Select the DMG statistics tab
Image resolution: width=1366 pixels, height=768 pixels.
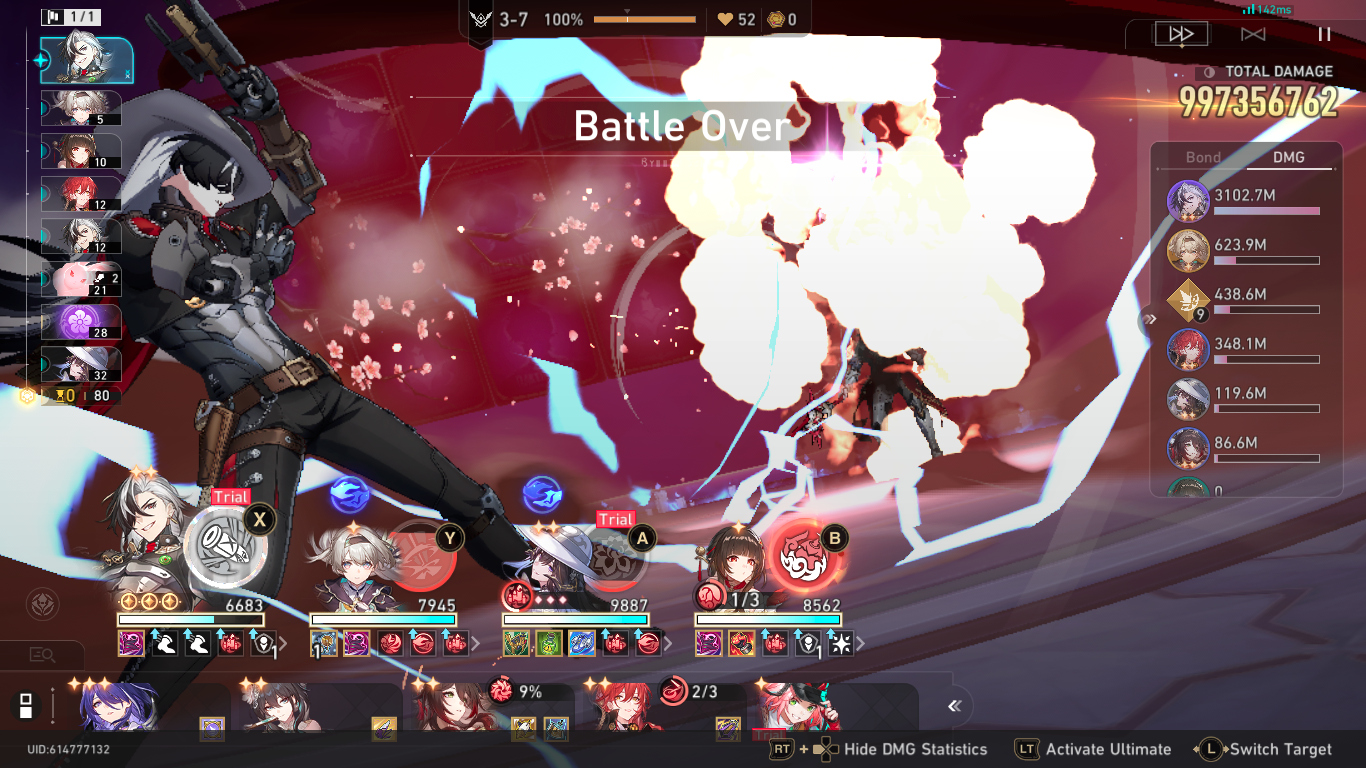pos(1289,157)
